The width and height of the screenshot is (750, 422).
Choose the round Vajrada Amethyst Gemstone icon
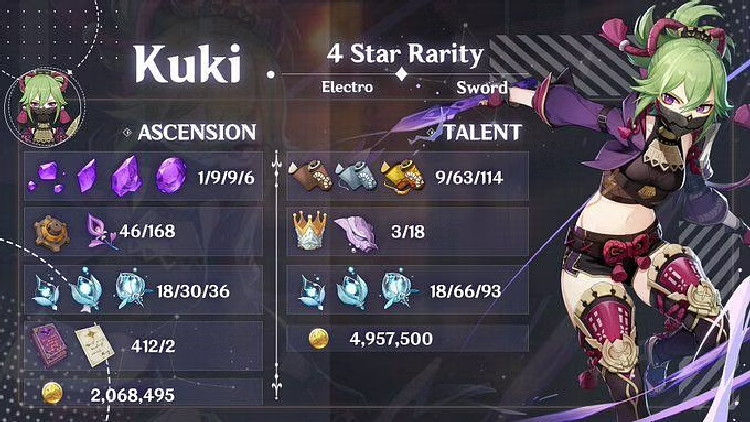pos(170,177)
